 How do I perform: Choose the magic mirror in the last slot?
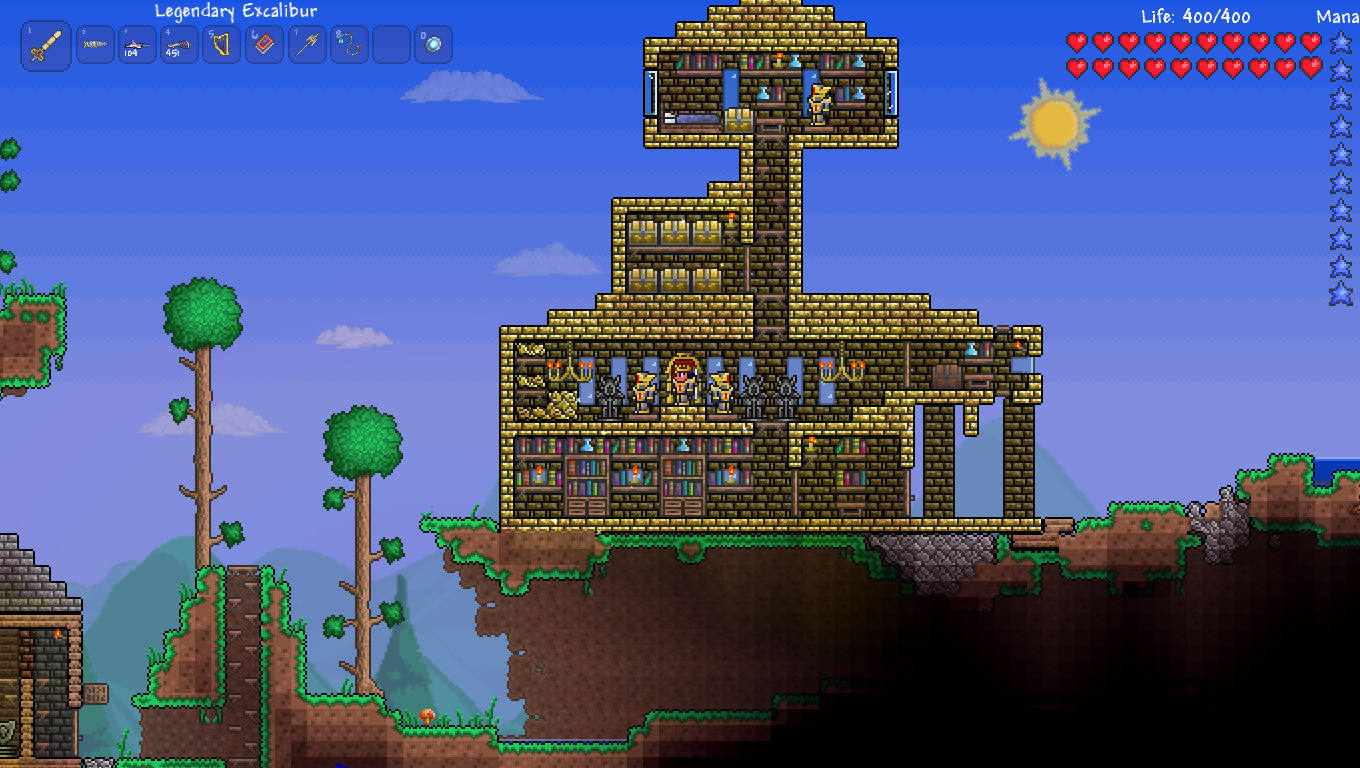(x=434, y=45)
